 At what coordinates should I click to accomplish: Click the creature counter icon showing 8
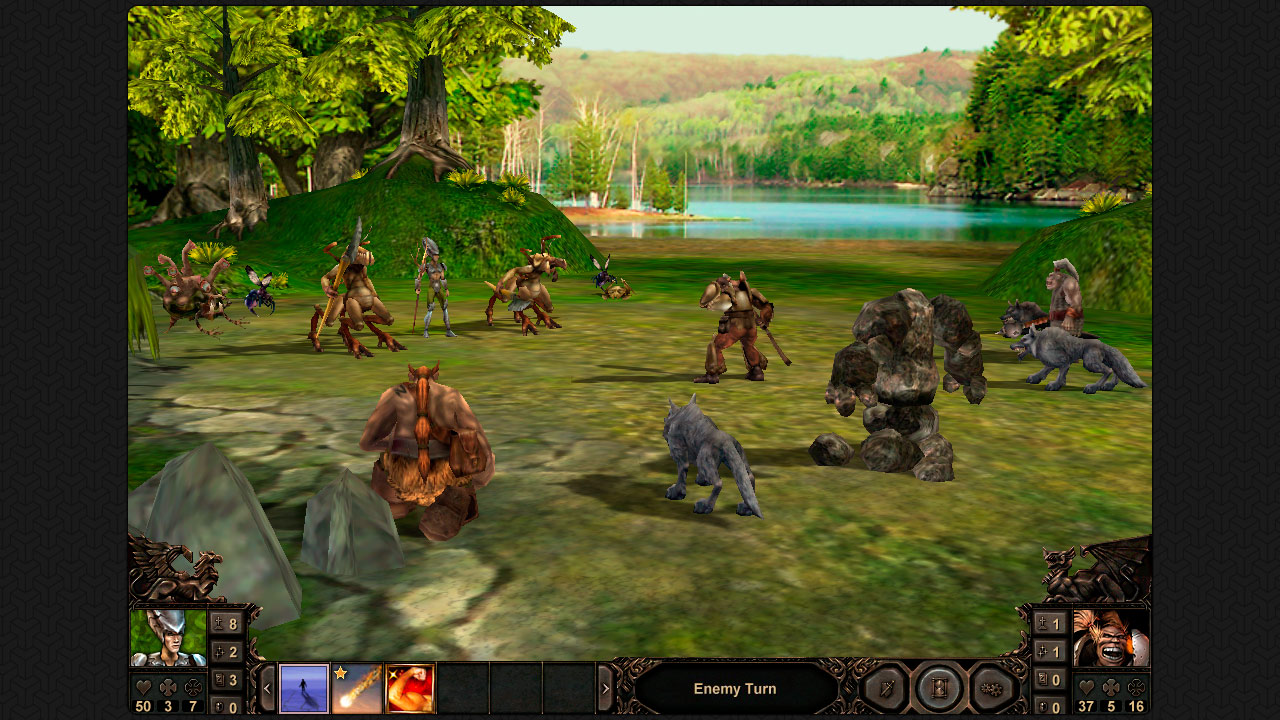pyautogui.click(x=218, y=624)
